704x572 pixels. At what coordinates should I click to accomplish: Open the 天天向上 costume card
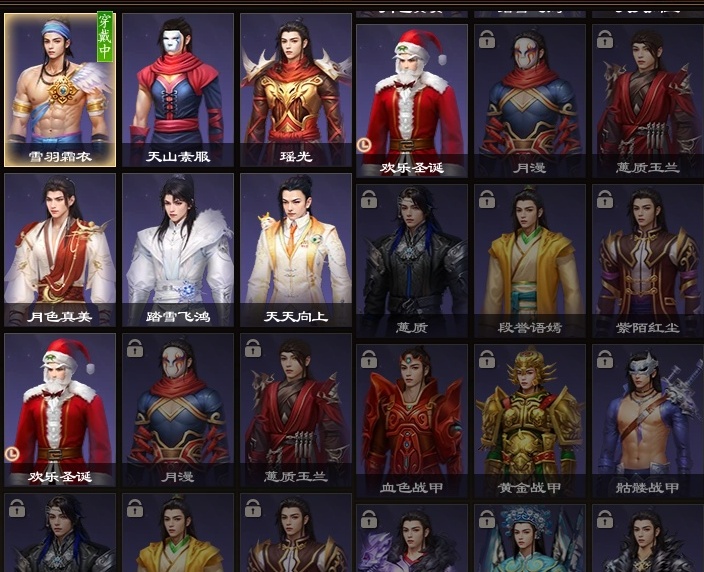pyautogui.click(x=296, y=249)
